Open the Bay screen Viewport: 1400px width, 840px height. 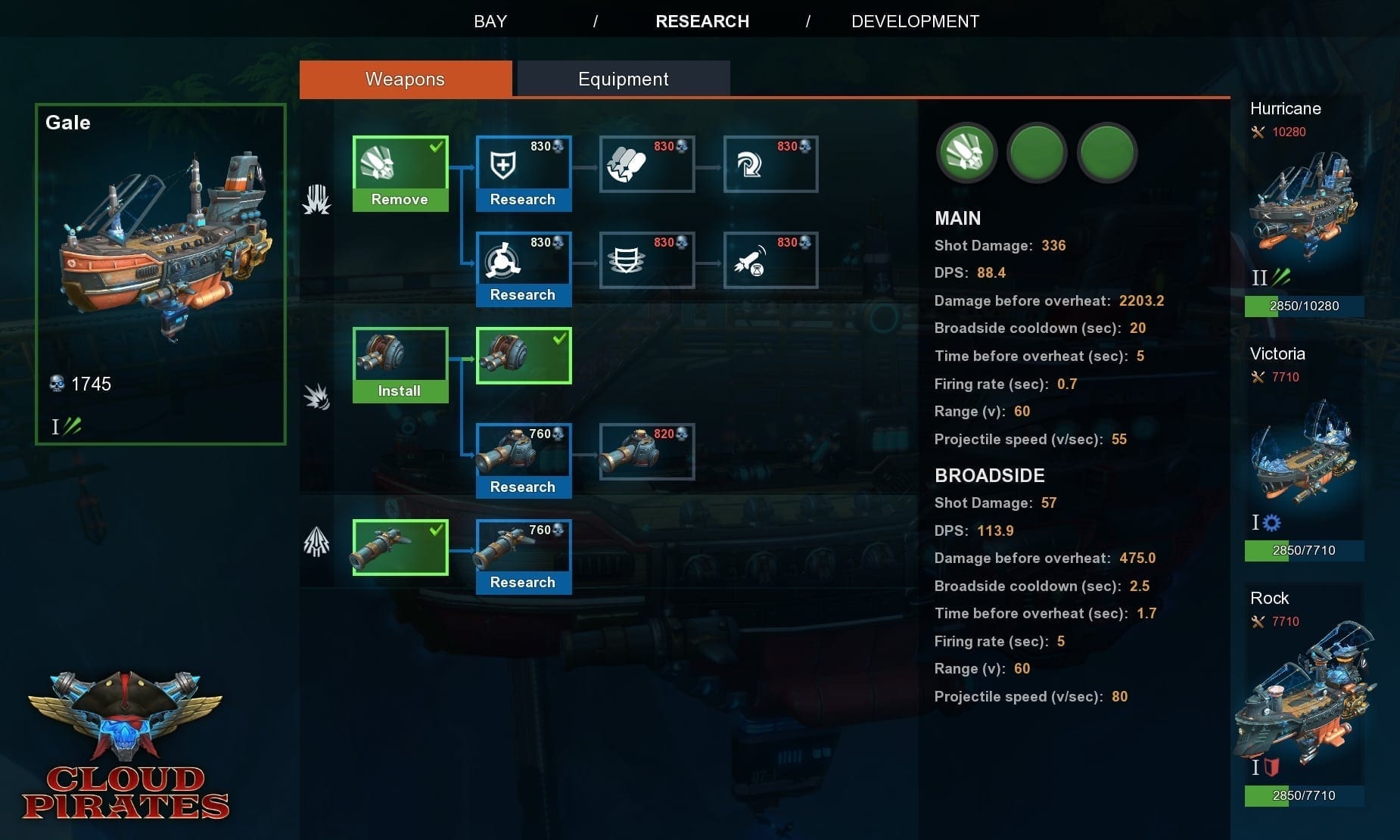pos(490,21)
